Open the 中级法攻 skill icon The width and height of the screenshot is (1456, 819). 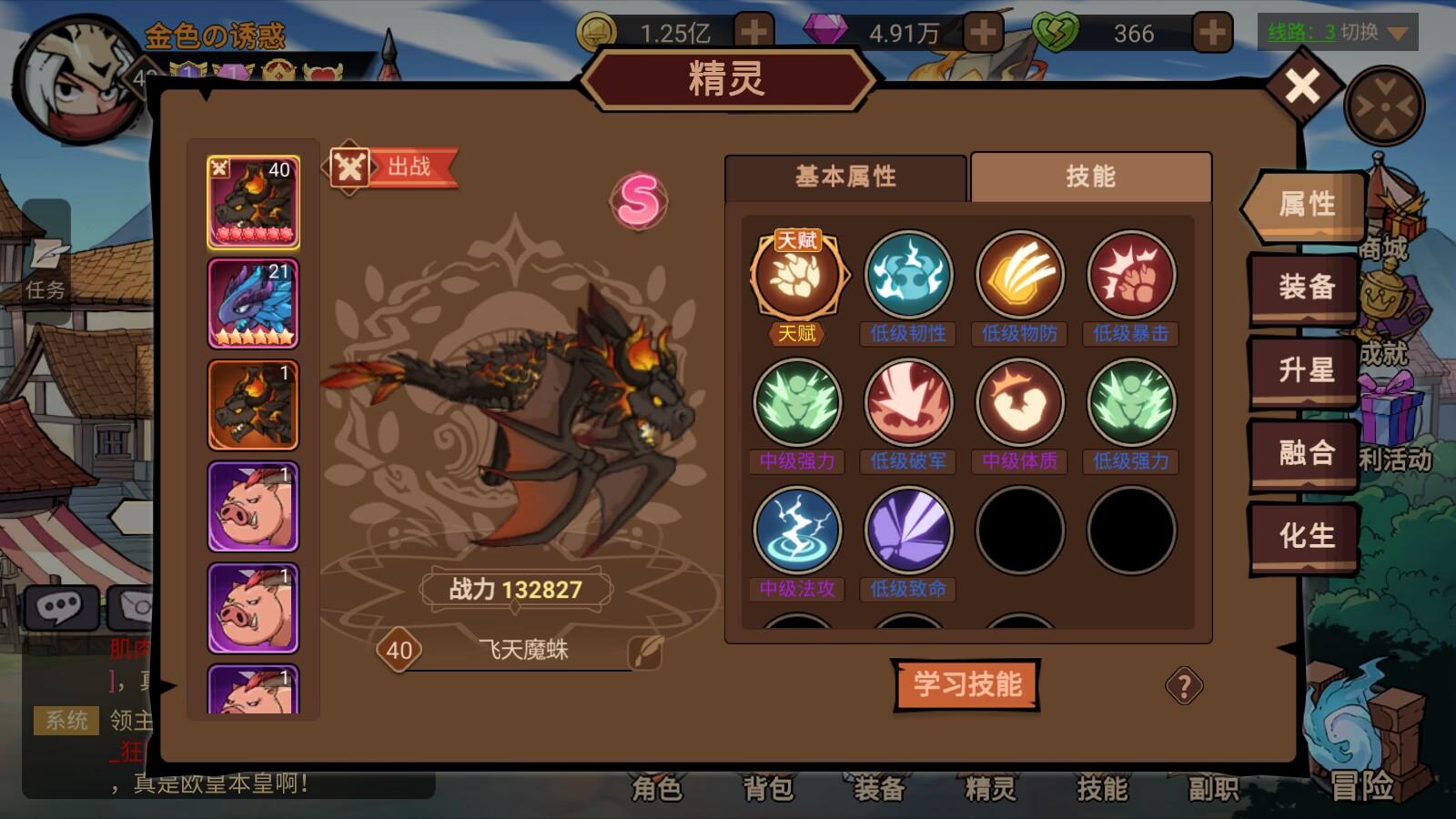pyautogui.click(x=798, y=530)
